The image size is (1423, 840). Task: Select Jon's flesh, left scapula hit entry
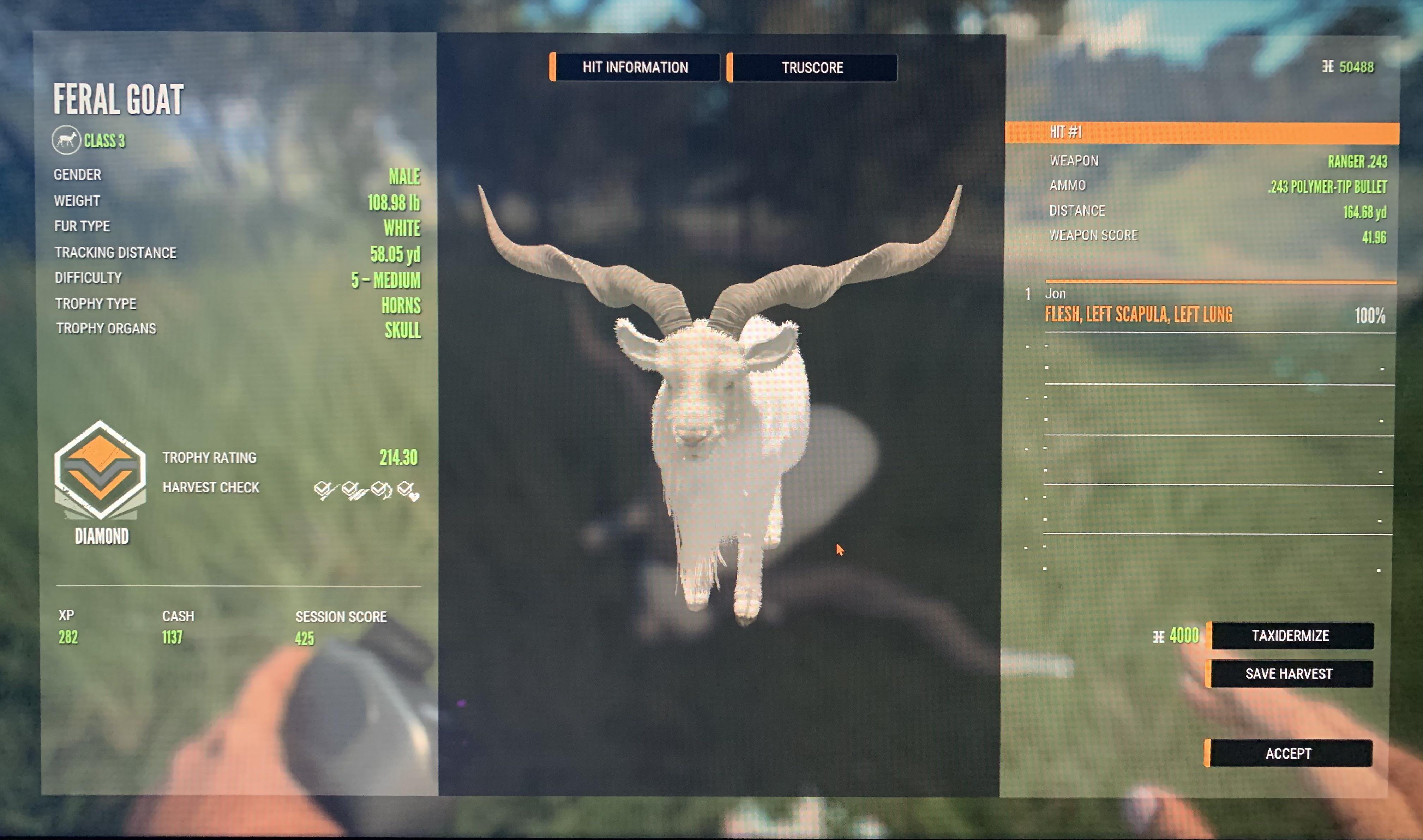point(1138,314)
